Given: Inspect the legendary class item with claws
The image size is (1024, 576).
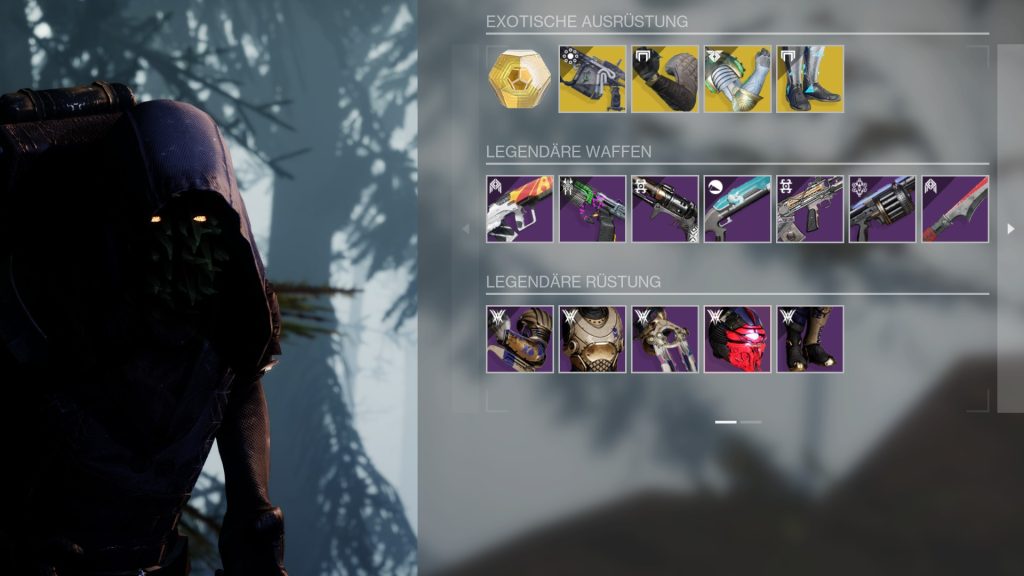Looking at the screenshot, I should [665, 339].
